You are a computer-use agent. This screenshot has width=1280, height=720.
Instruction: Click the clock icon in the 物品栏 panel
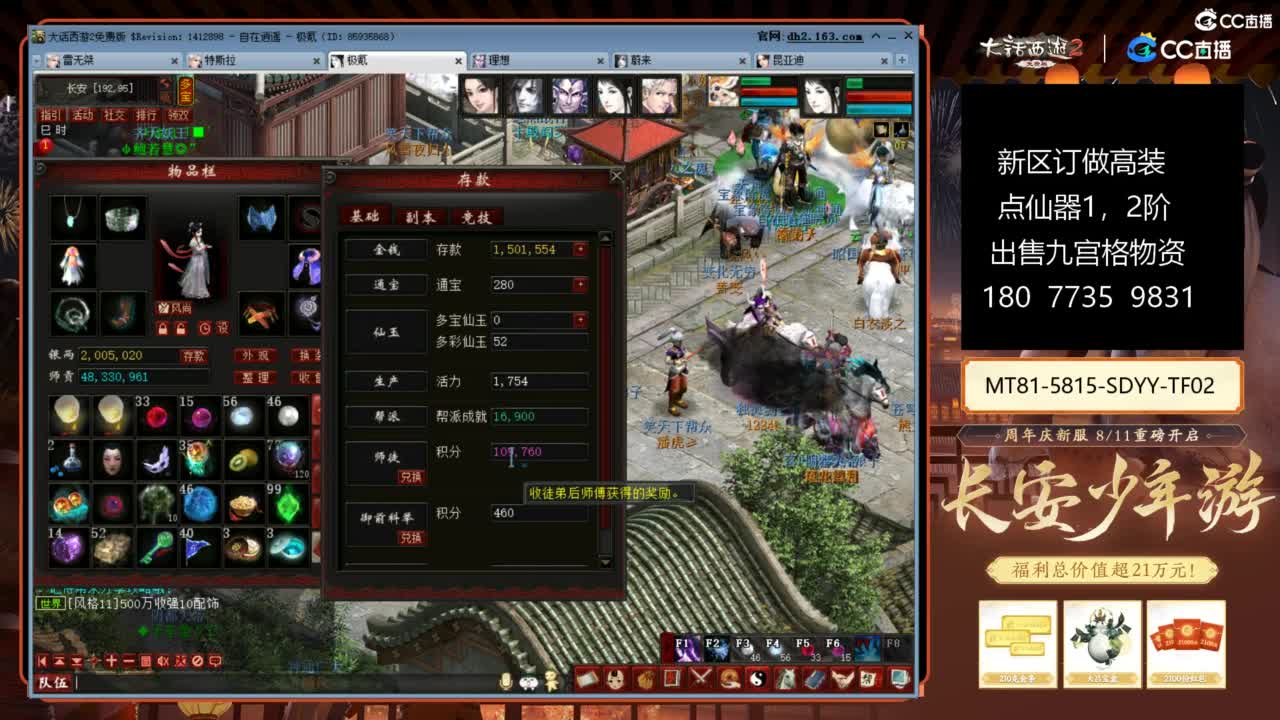click(204, 328)
